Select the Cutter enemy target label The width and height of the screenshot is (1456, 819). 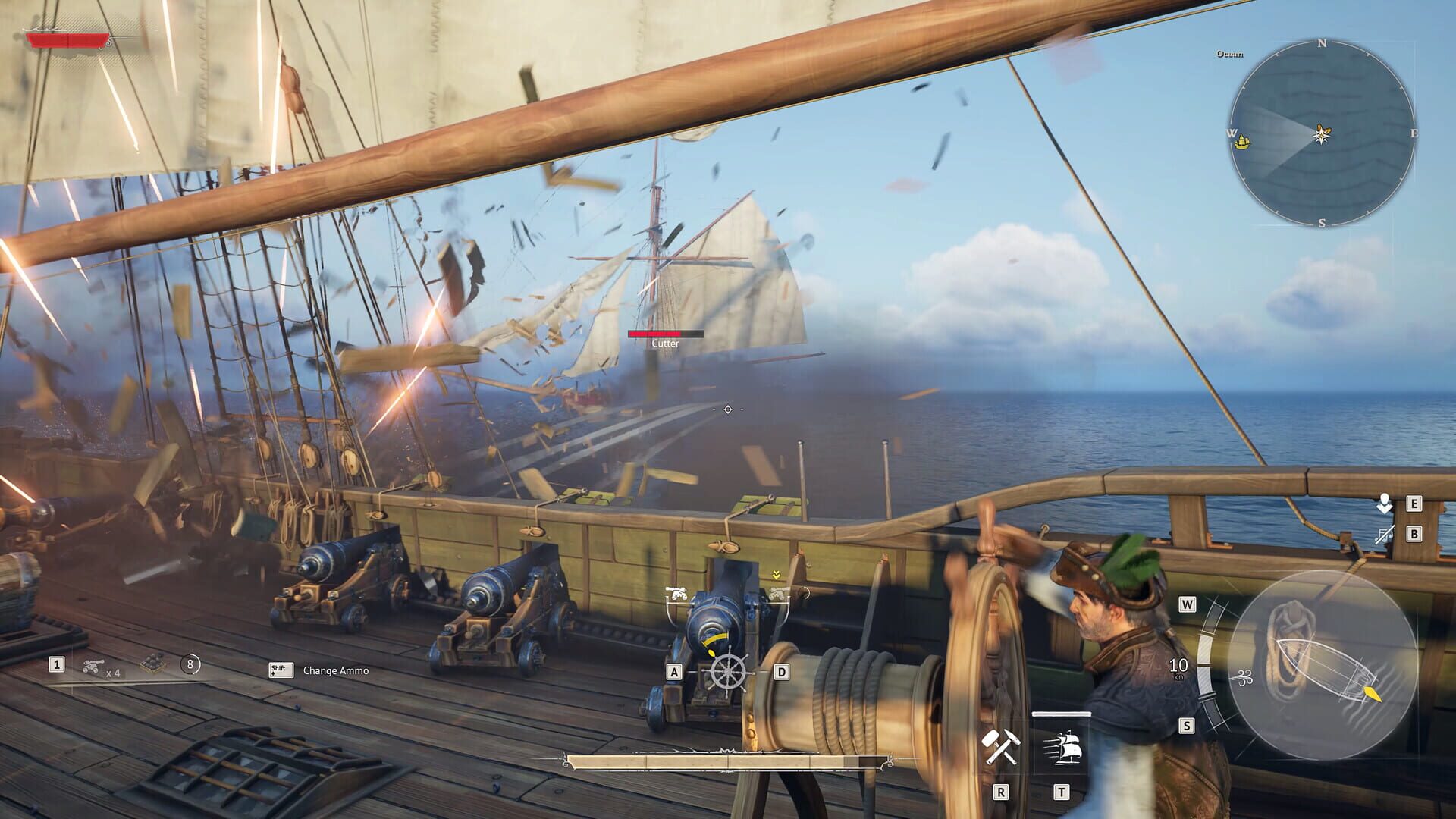point(665,344)
